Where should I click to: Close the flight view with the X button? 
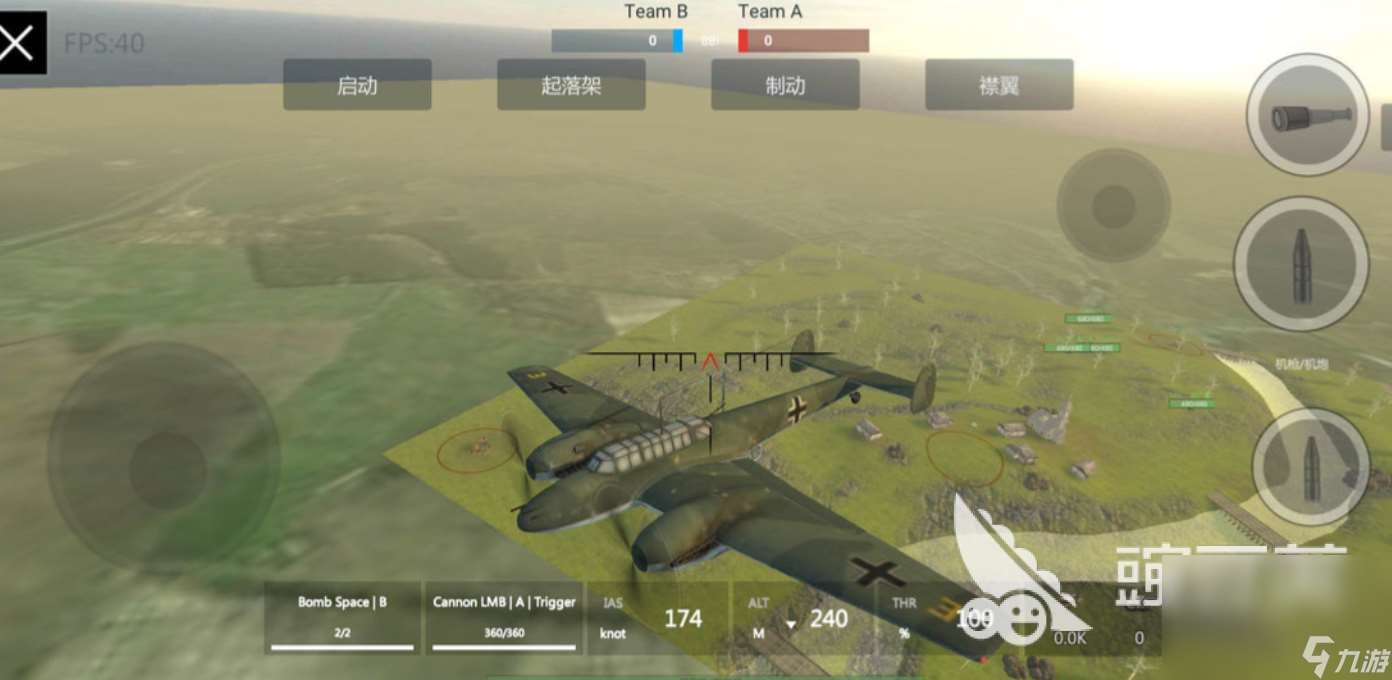(x=21, y=42)
